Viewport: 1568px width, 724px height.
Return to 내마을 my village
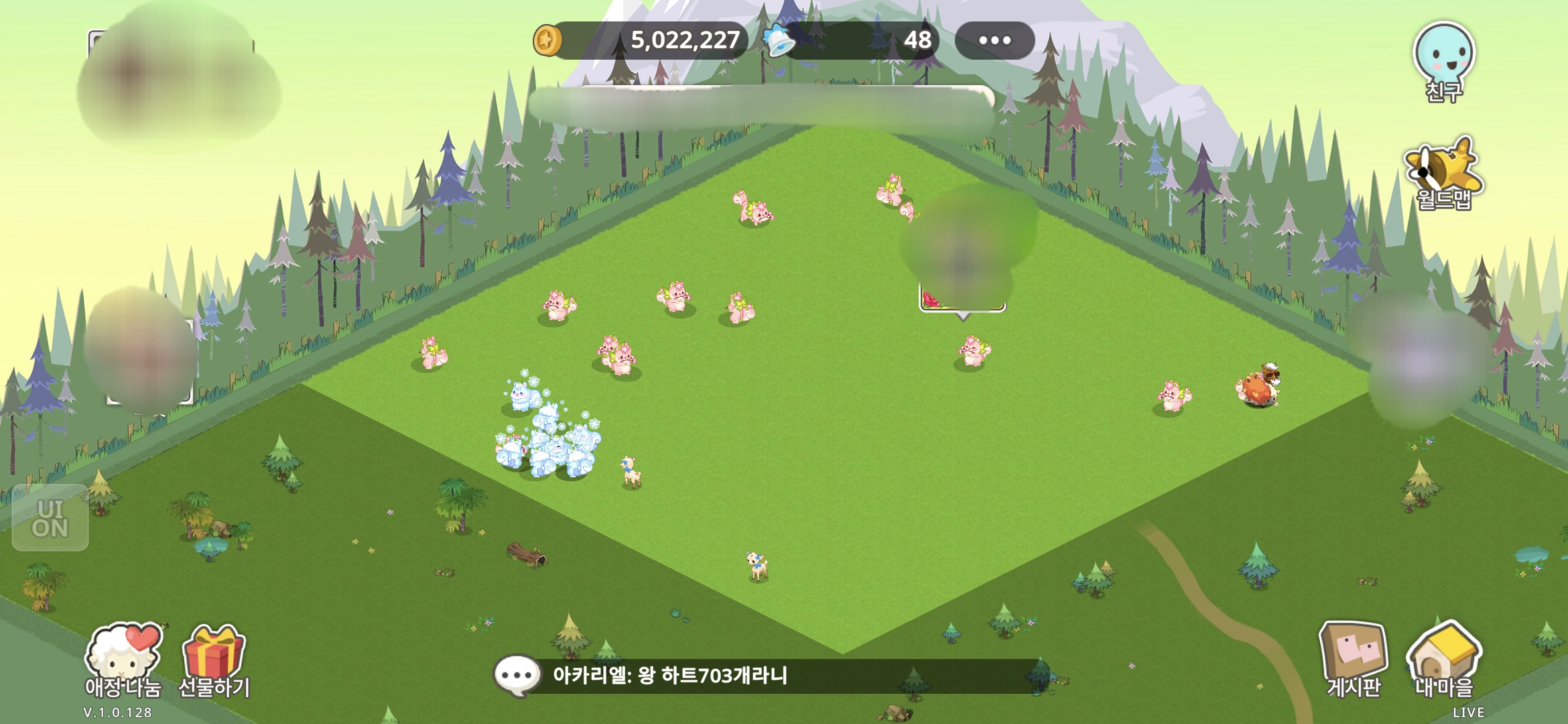click(x=1443, y=658)
